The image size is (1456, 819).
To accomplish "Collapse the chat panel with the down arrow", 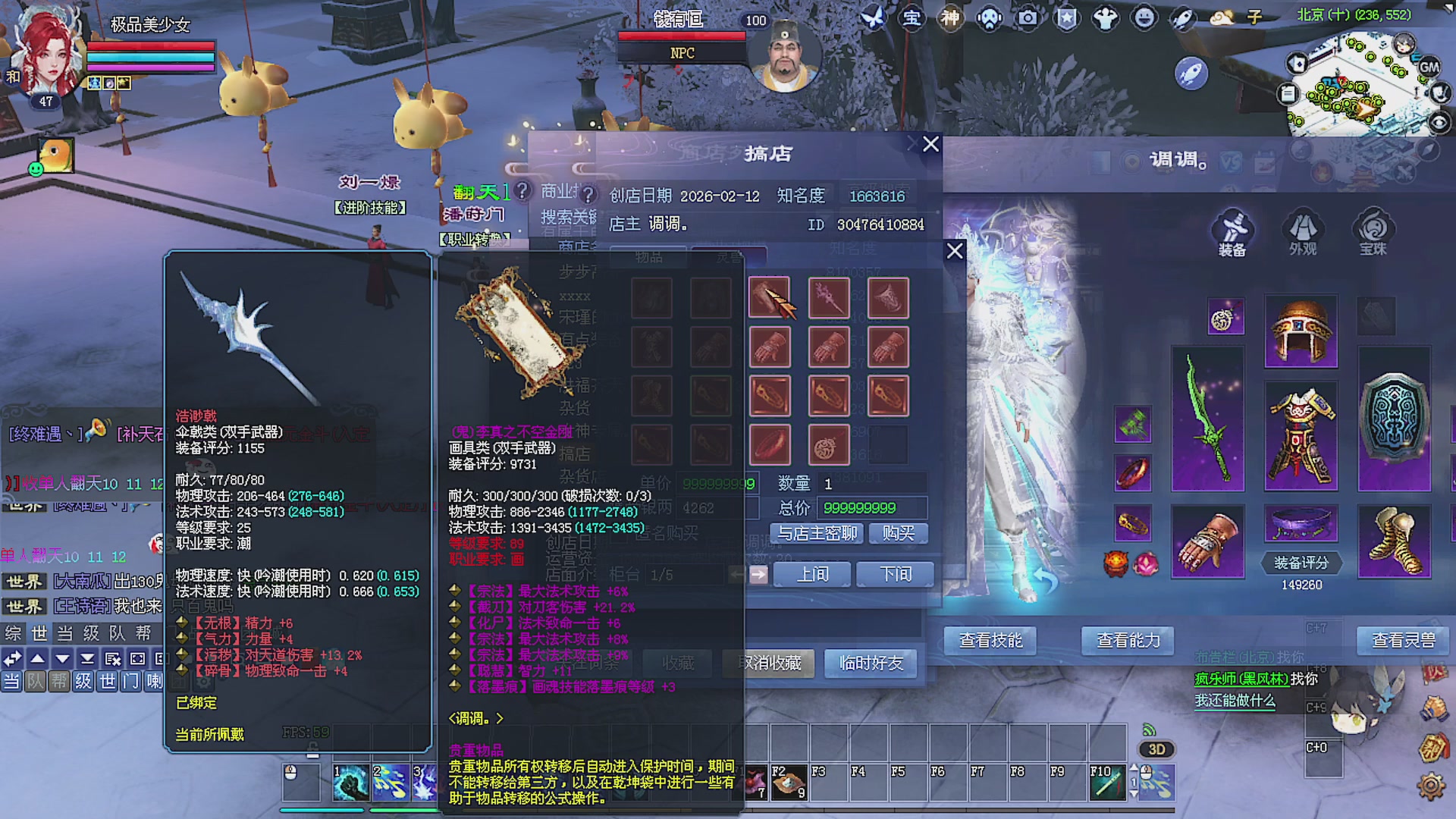I will pyautogui.click(x=61, y=659).
